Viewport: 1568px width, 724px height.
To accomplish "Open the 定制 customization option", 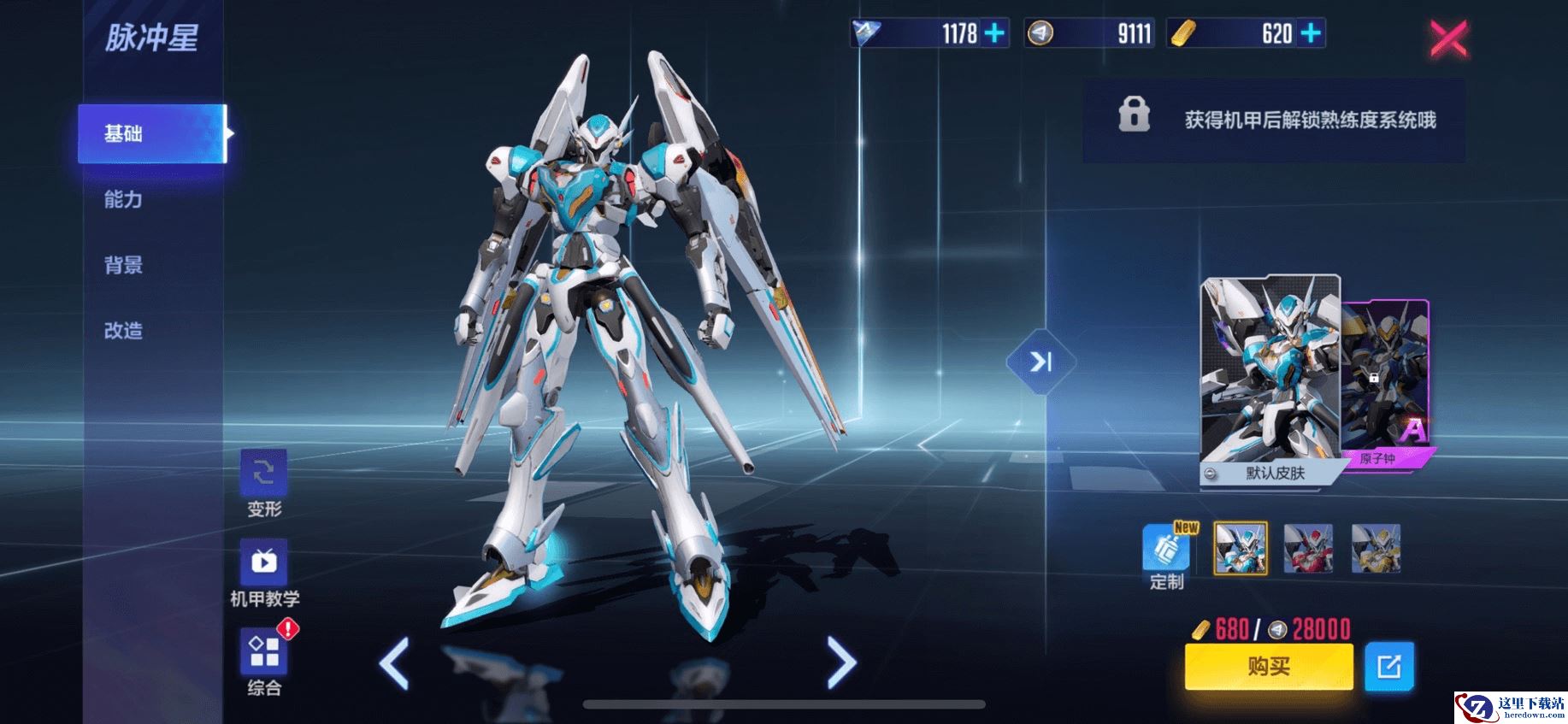I will click(x=1166, y=550).
